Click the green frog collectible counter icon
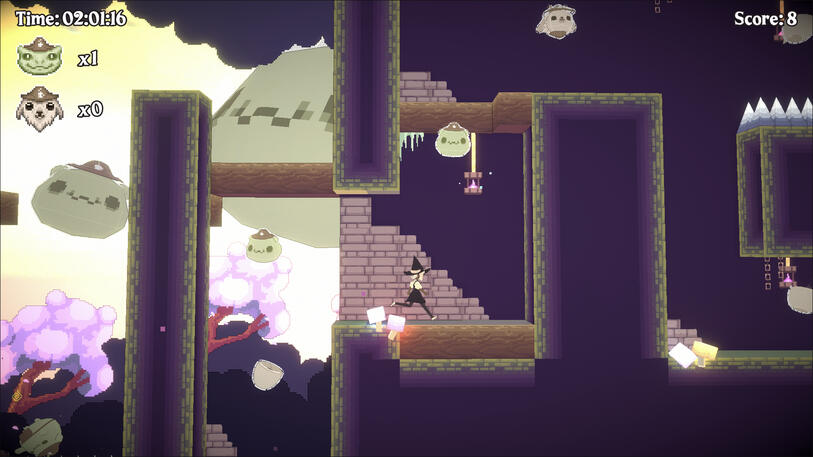The image size is (813, 457). (40, 57)
